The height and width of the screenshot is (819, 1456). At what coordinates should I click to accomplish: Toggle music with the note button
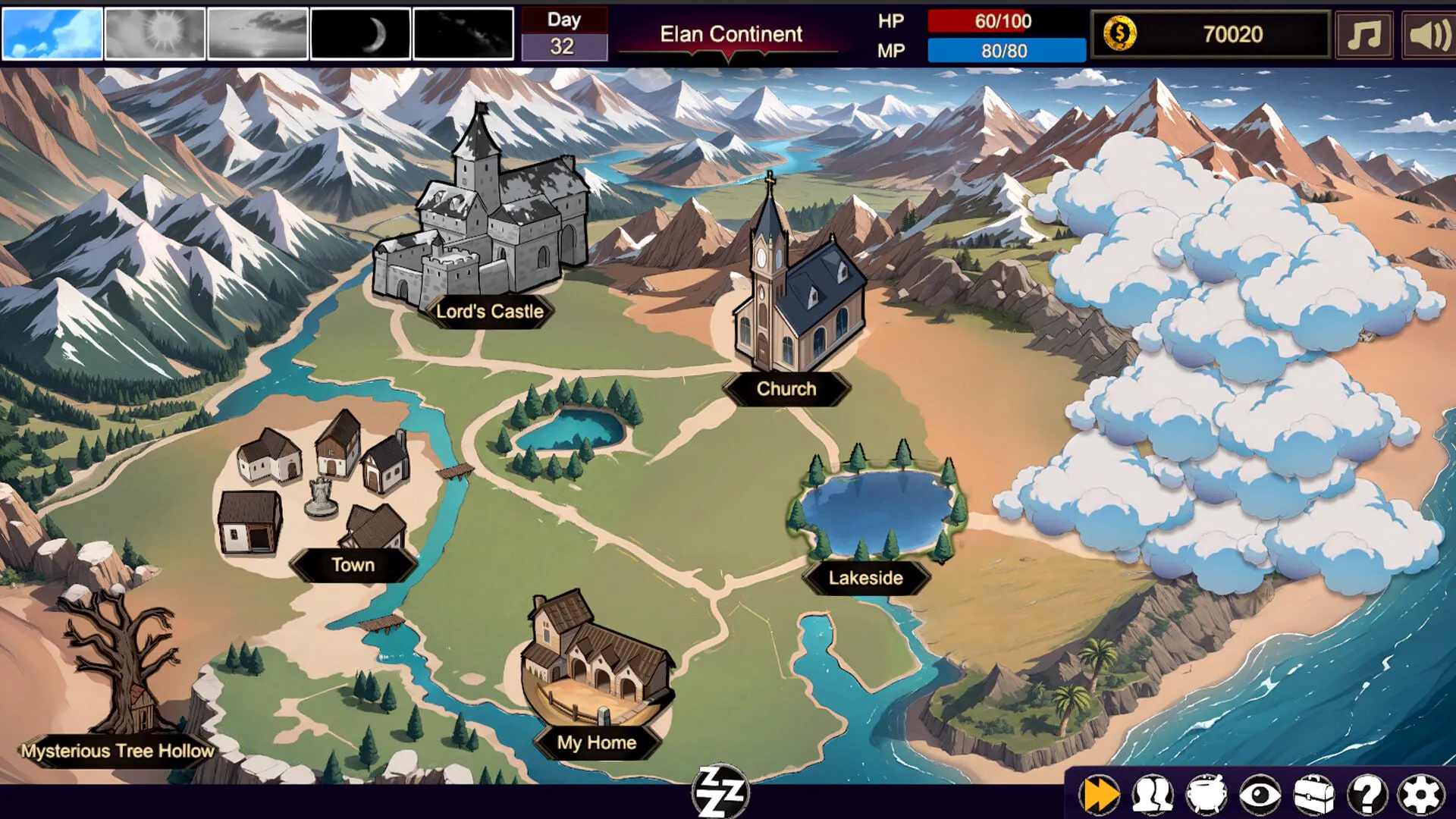click(1363, 34)
